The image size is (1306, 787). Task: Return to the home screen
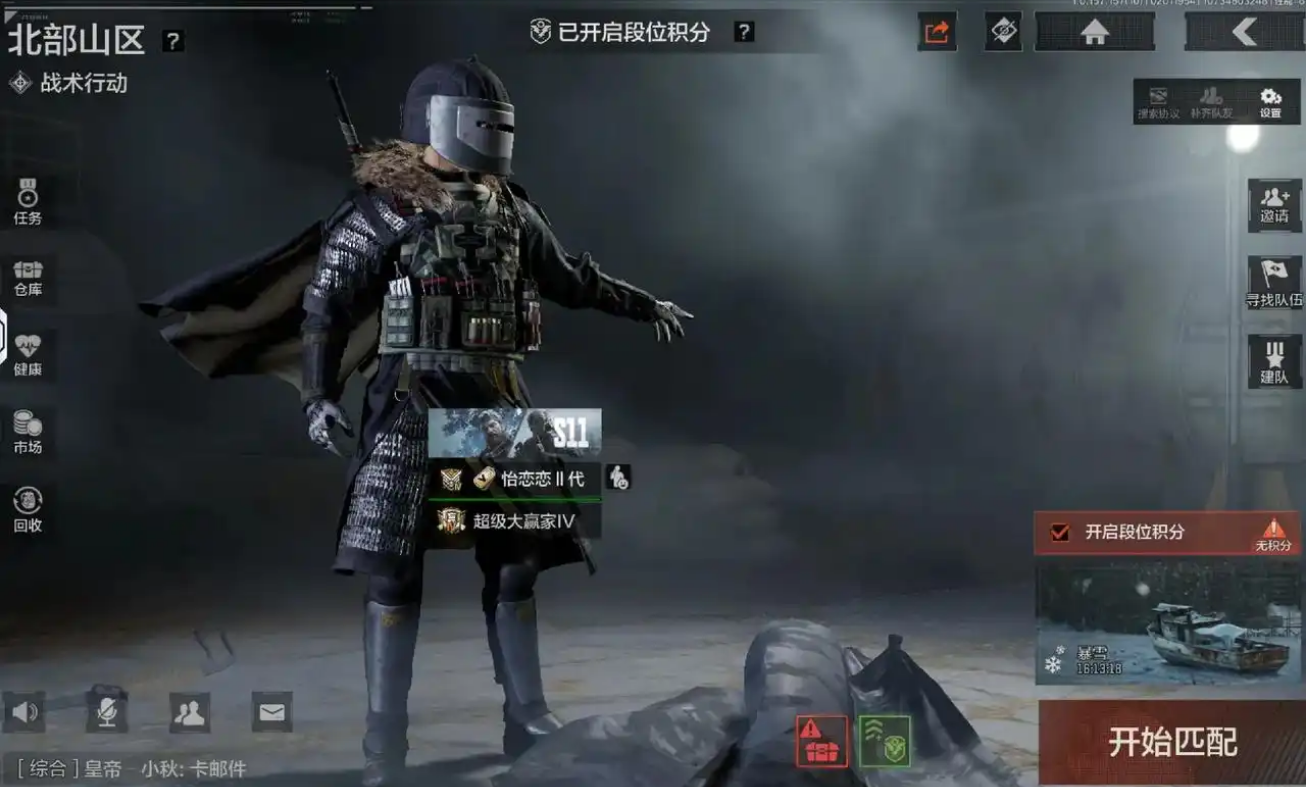pos(1095,32)
